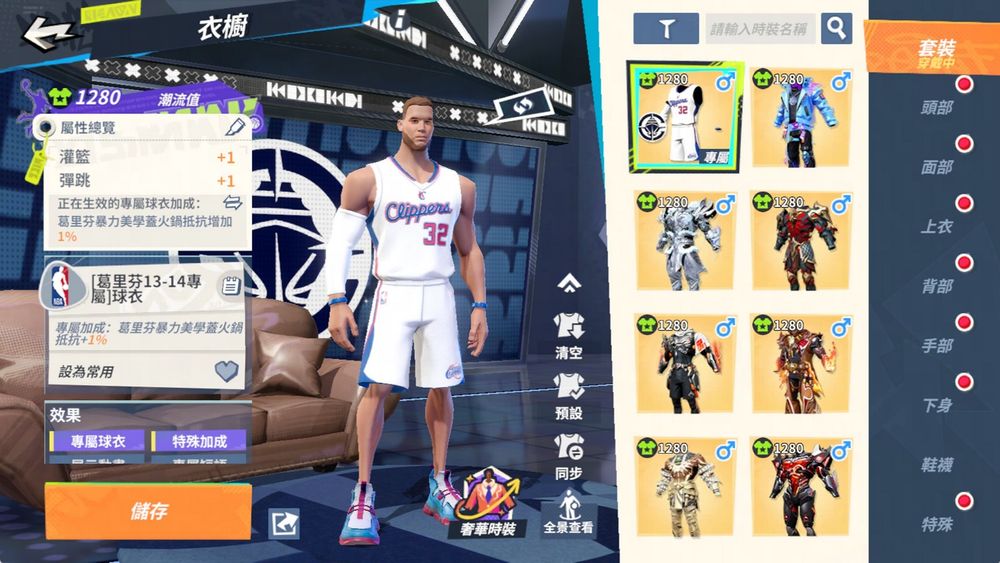Choose the 預設 preset button
Image resolution: width=1000 pixels, height=563 pixels.
[568, 396]
